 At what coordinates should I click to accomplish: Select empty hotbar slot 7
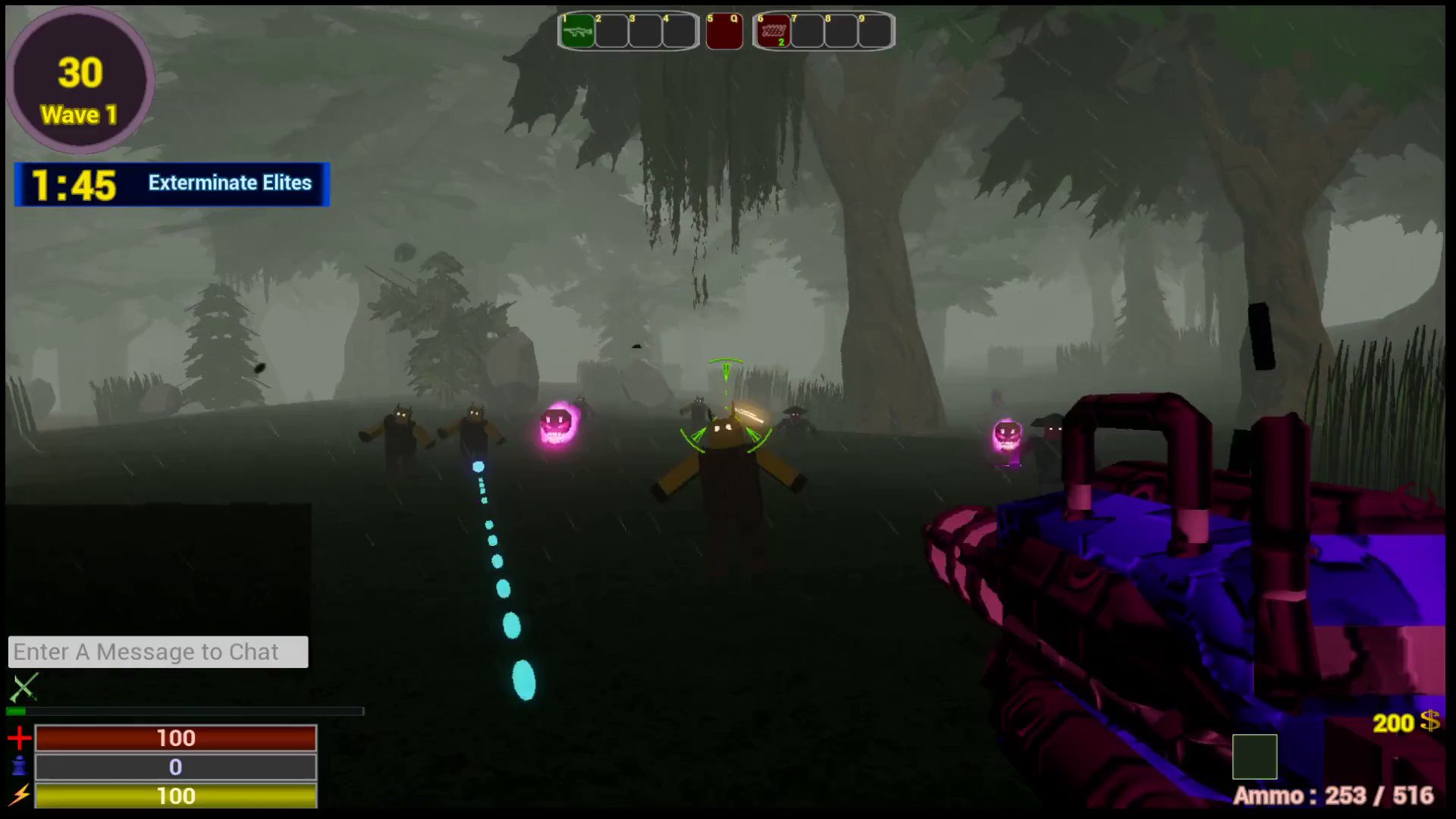click(x=807, y=30)
